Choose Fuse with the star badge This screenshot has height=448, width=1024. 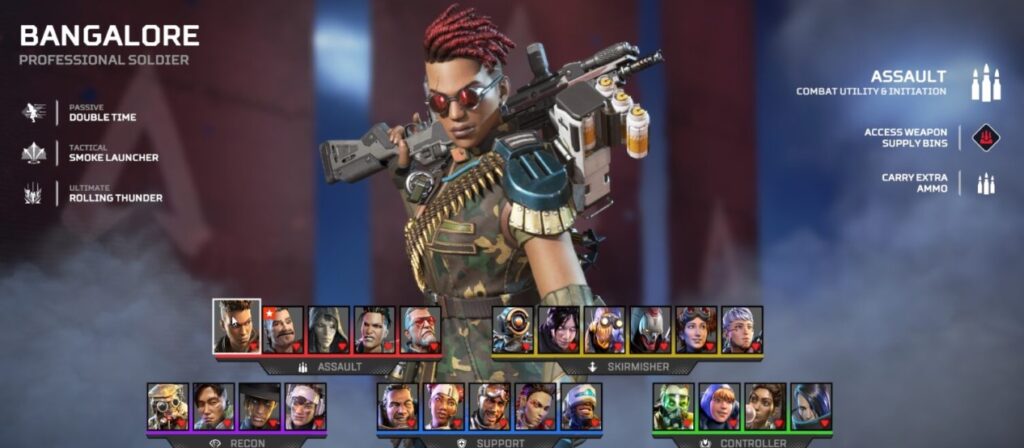pos(283,329)
